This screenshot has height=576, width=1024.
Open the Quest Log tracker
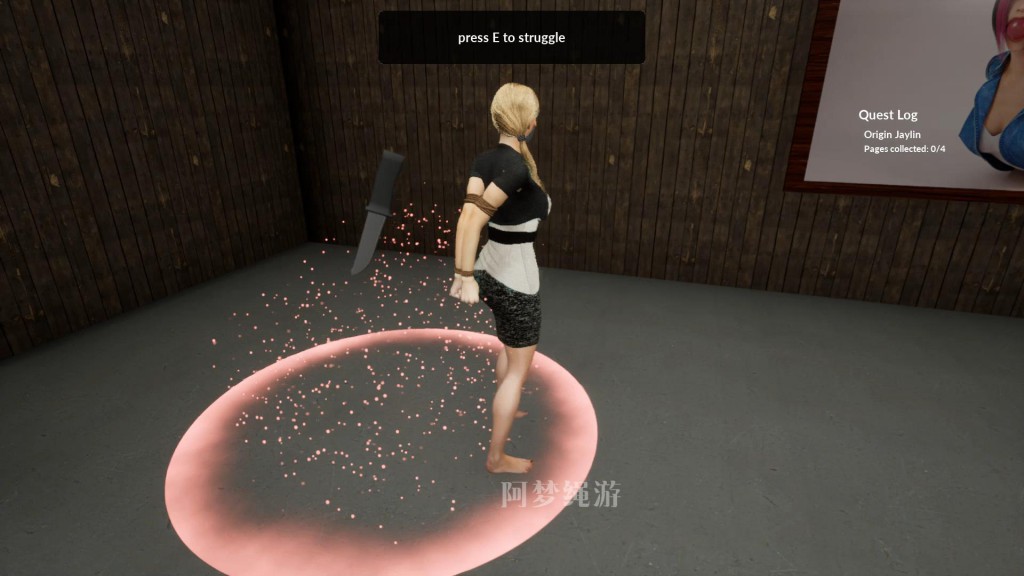887,115
